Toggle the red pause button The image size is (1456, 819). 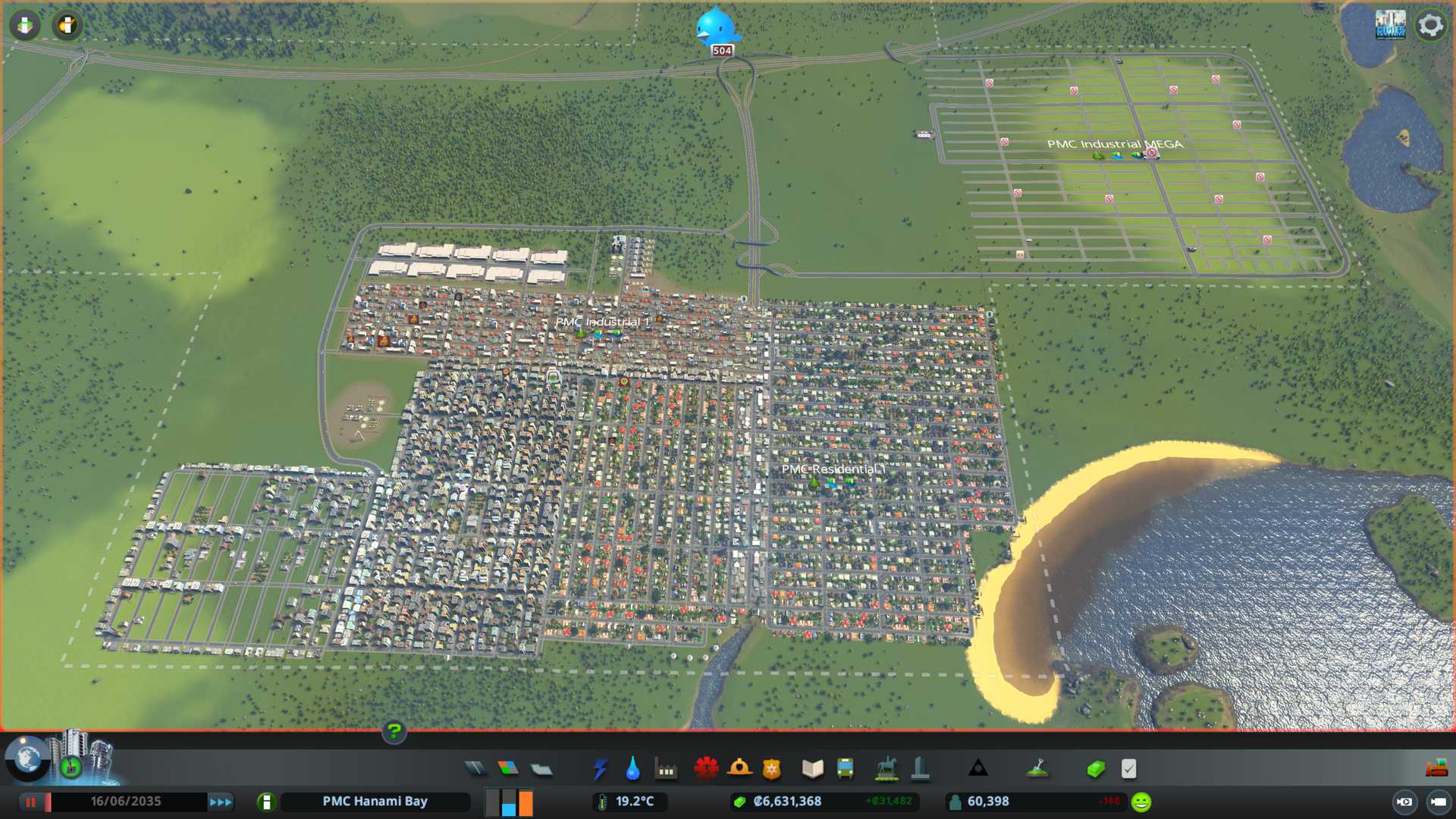31,802
